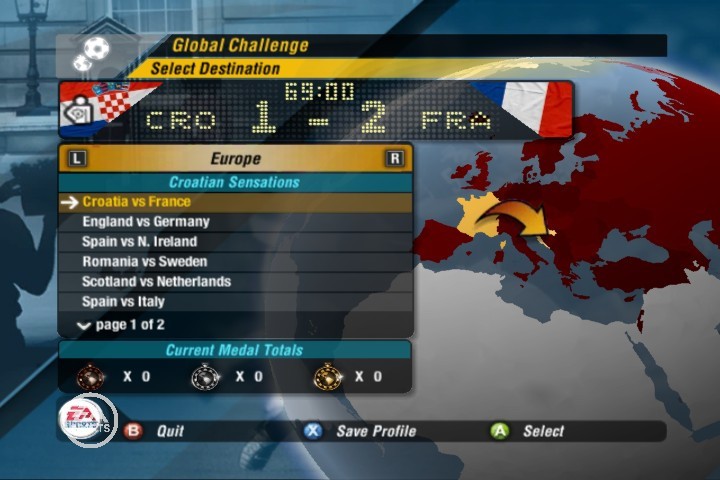
Task: Pick the Spain vs N. Ireland challenge
Action: [140, 242]
